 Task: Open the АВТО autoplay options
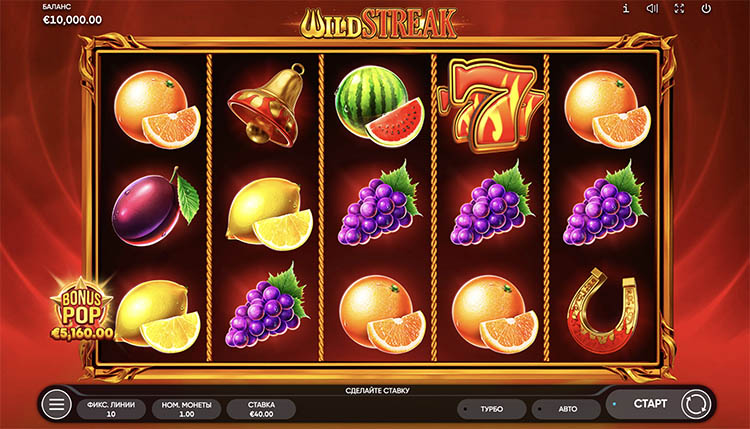coord(565,409)
